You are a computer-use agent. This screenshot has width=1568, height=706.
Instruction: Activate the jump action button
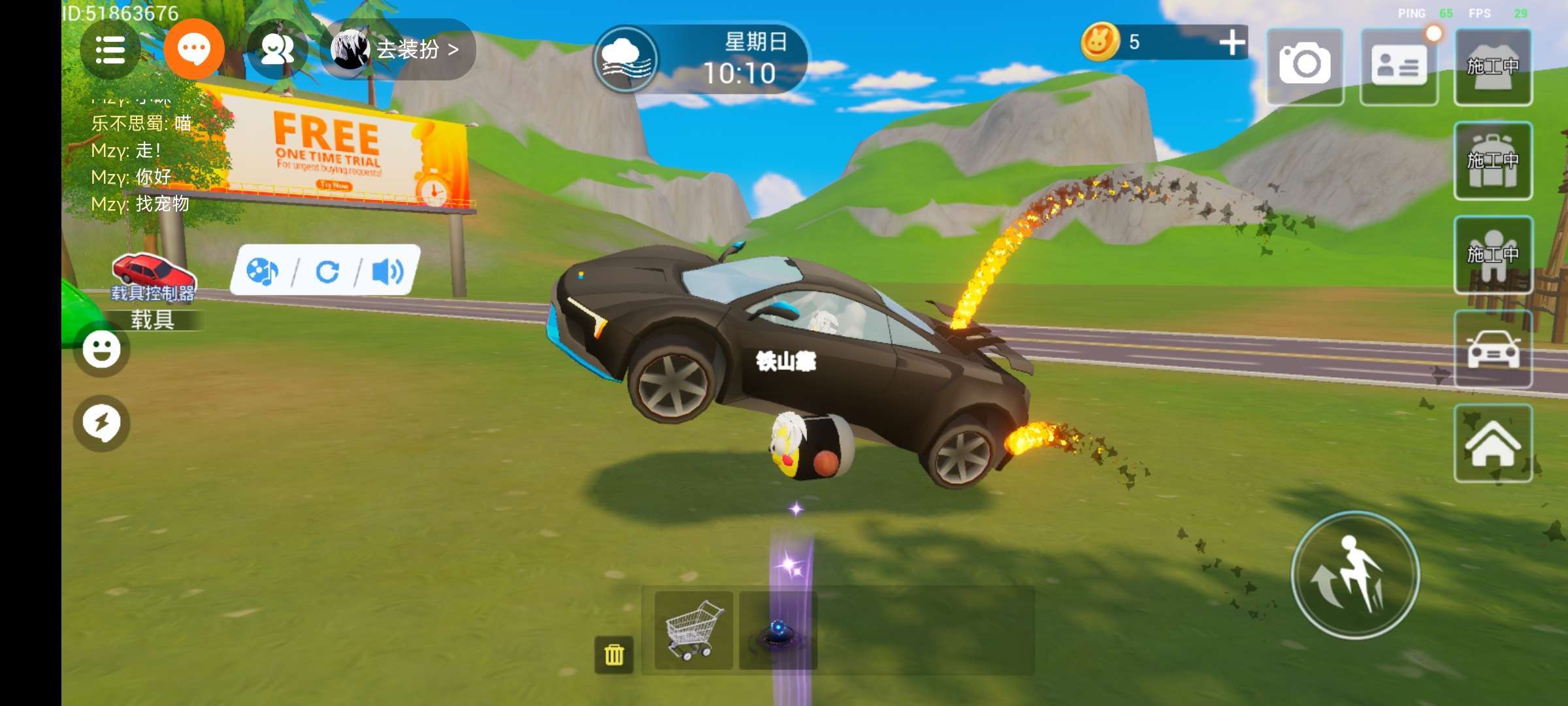1355,575
